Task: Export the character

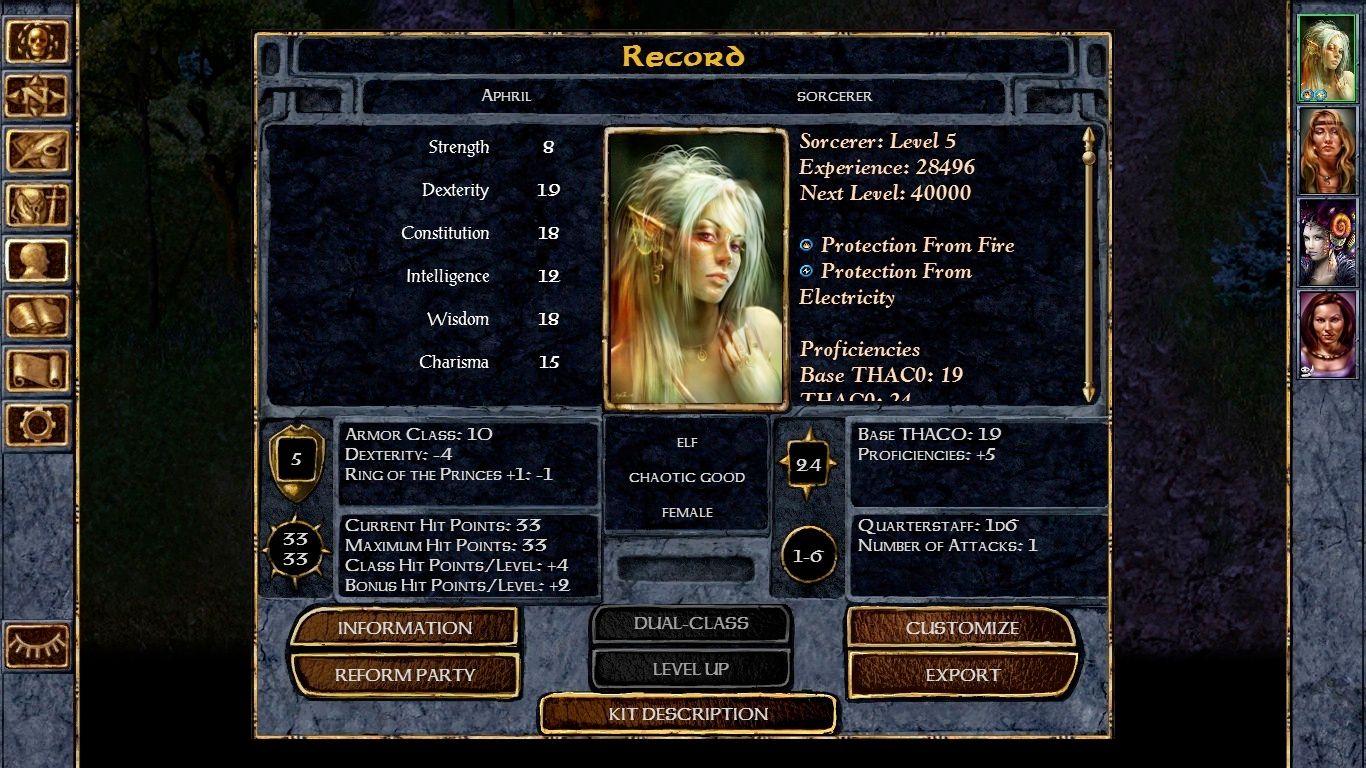Action: pyautogui.click(x=962, y=675)
